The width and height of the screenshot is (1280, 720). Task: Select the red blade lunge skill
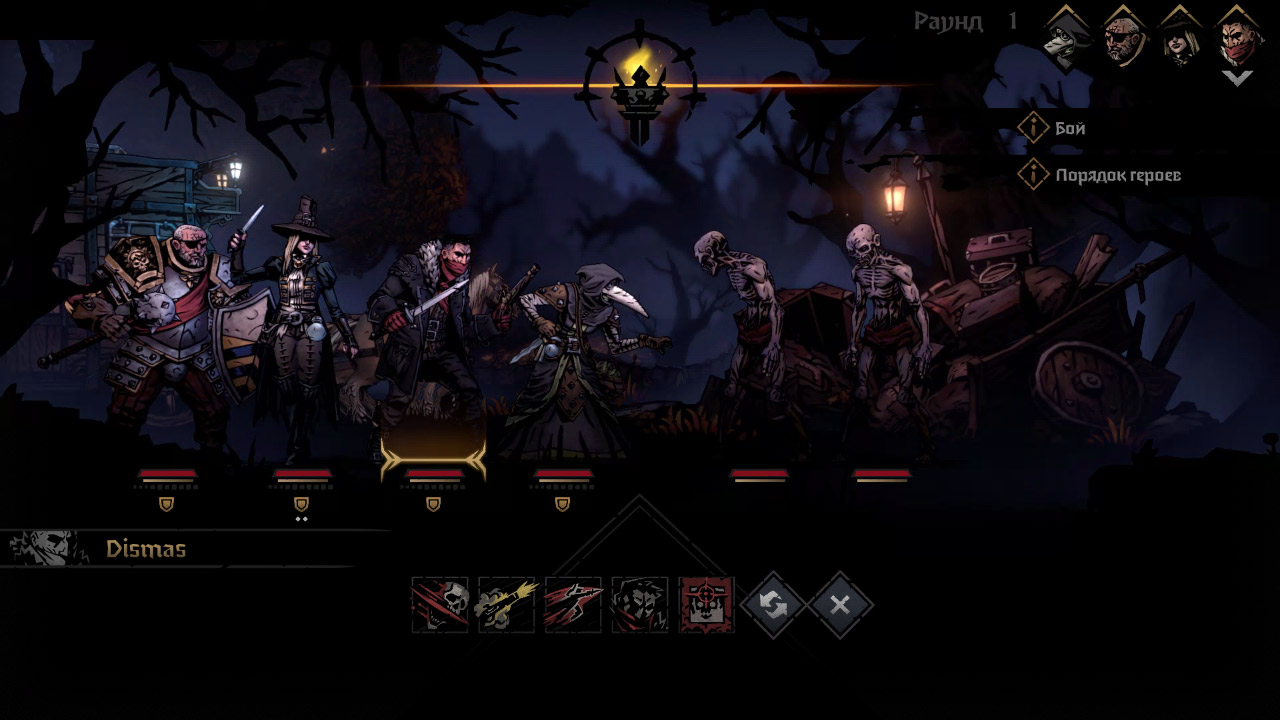pyautogui.click(x=573, y=604)
